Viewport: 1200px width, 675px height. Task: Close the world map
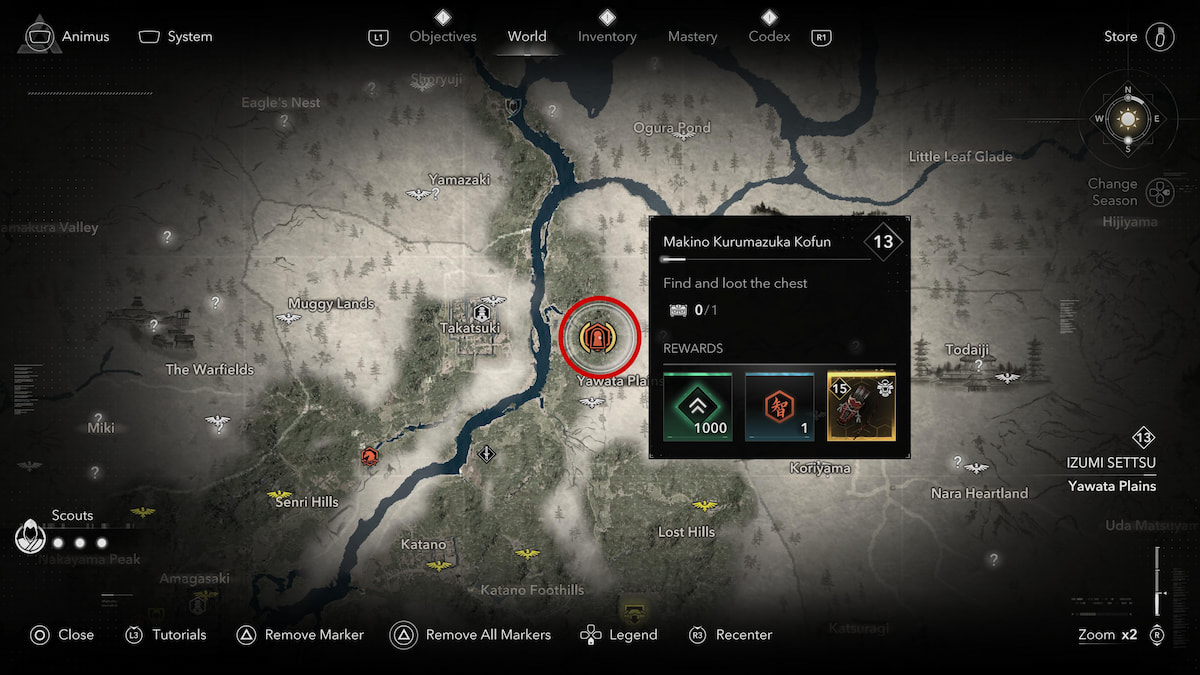(62, 635)
